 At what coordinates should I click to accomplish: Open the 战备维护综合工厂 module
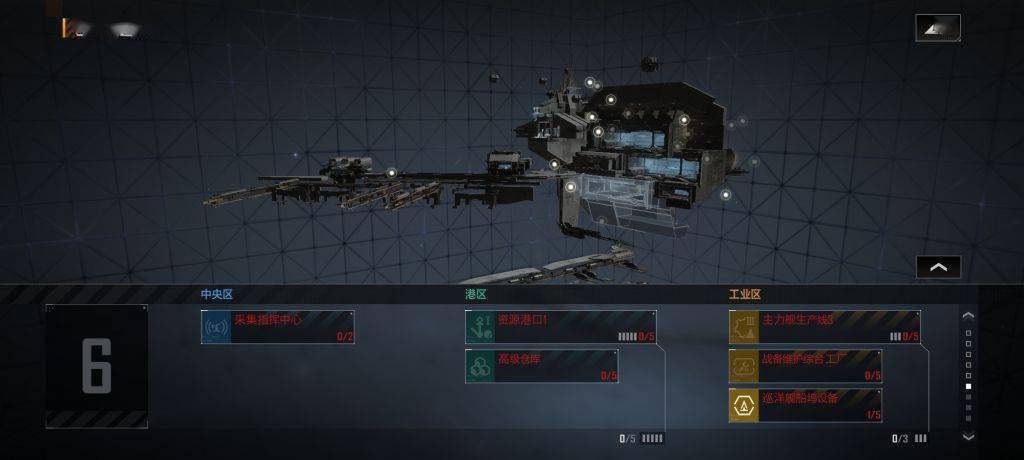click(x=805, y=366)
